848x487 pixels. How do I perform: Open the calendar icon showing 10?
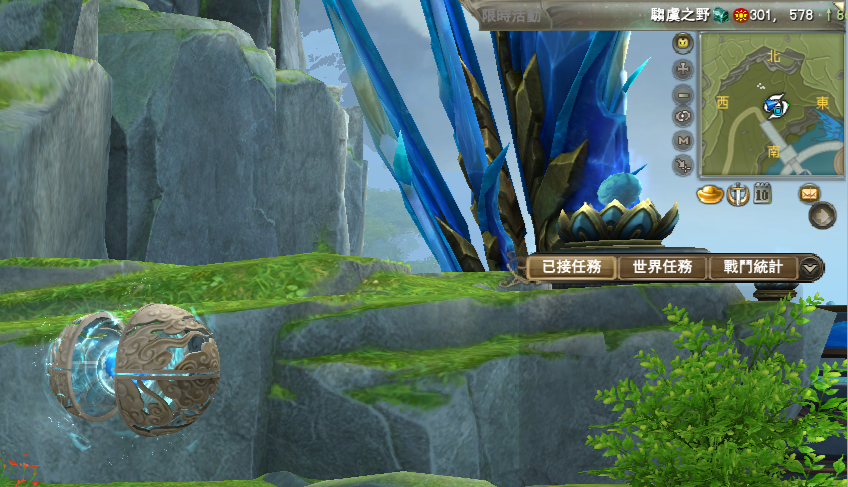(761, 193)
